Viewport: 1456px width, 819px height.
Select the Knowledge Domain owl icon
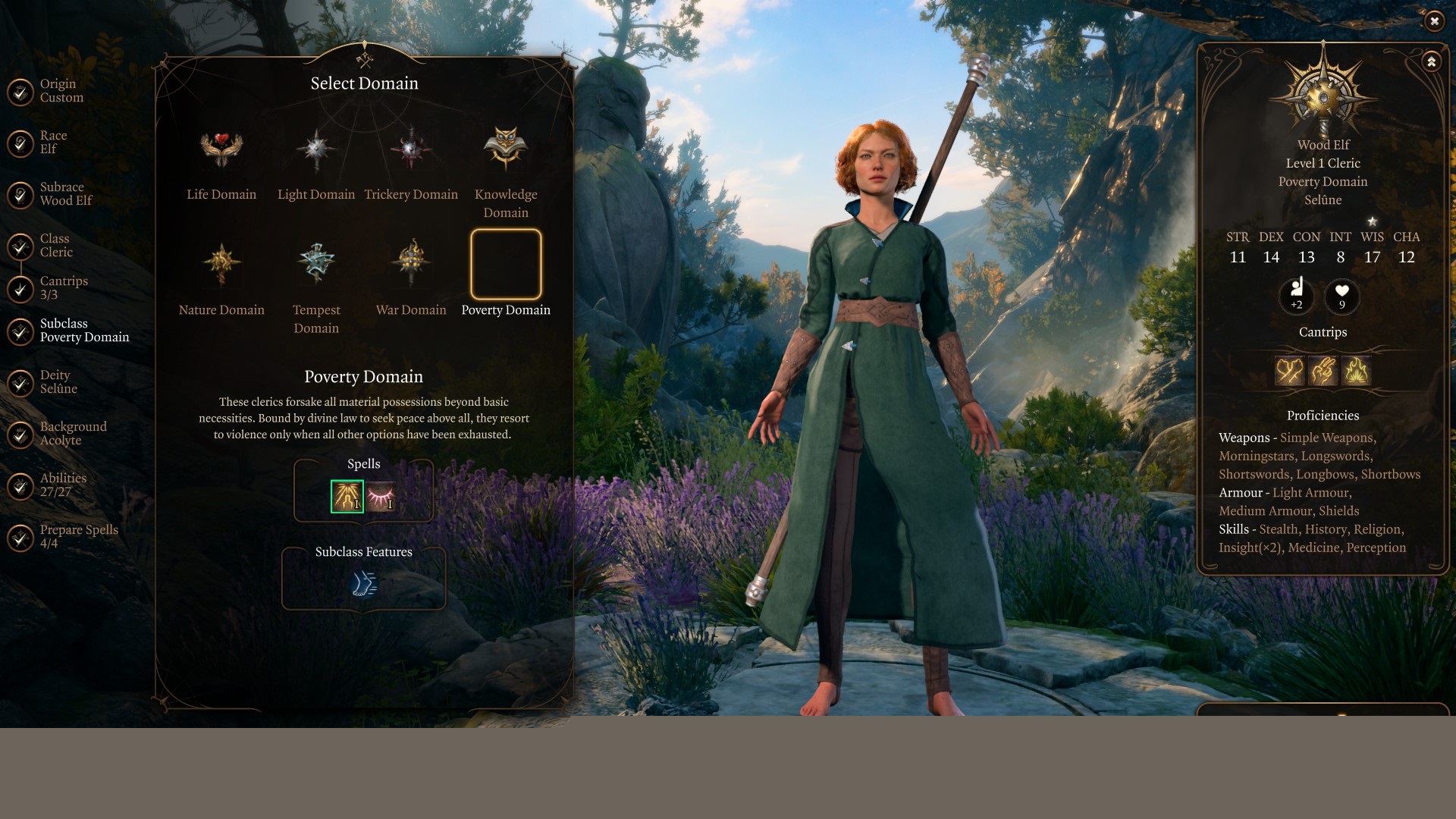pyautogui.click(x=506, y=149)
